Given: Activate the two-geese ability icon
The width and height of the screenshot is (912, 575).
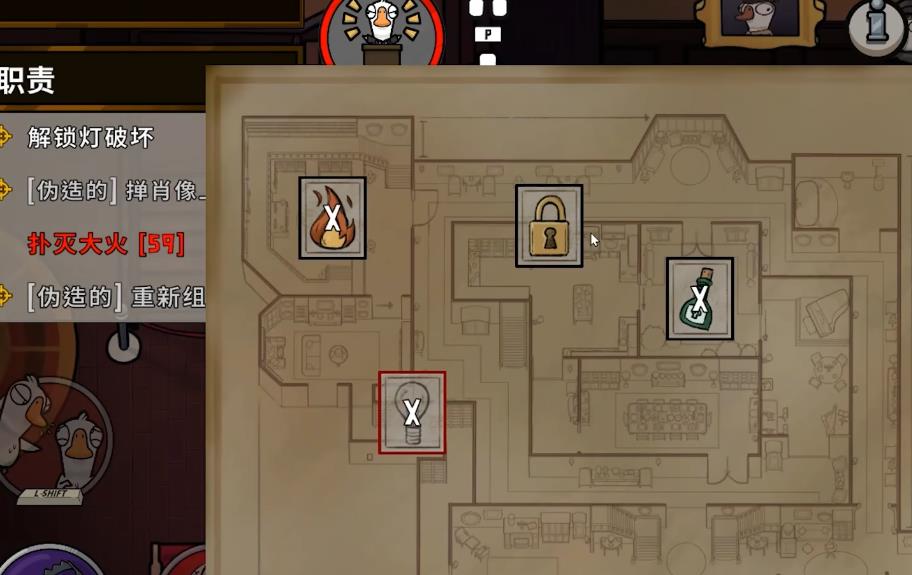Looking at the screenshot, I should pyautogui.click(x=55, y=432).
